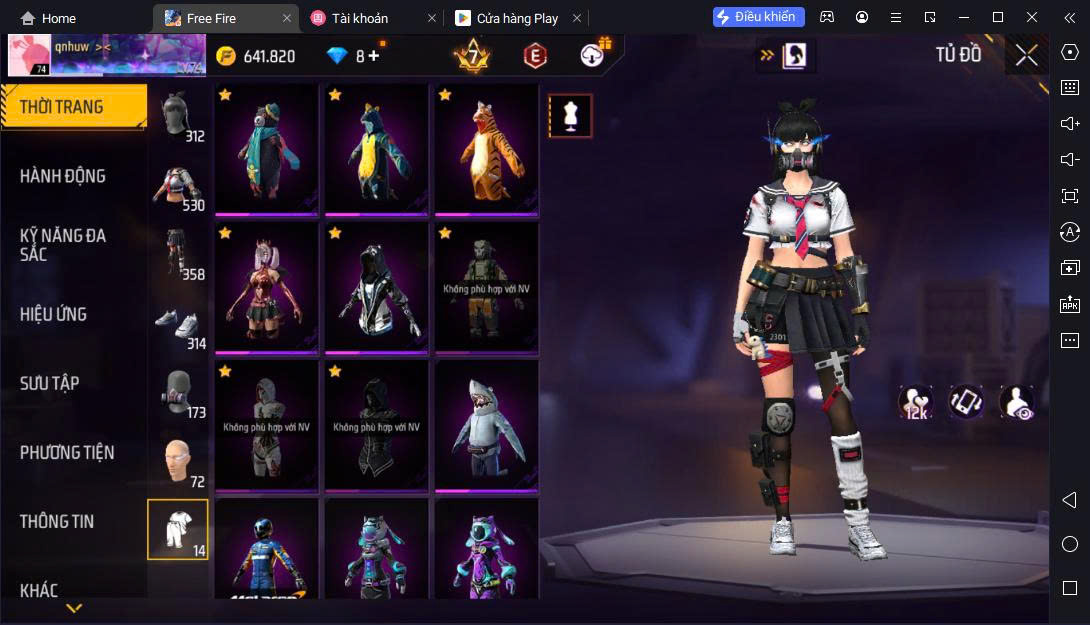Open the PHƯƠNG TIỆN section
Screen dimensions: 1090x625
(67, 452)
